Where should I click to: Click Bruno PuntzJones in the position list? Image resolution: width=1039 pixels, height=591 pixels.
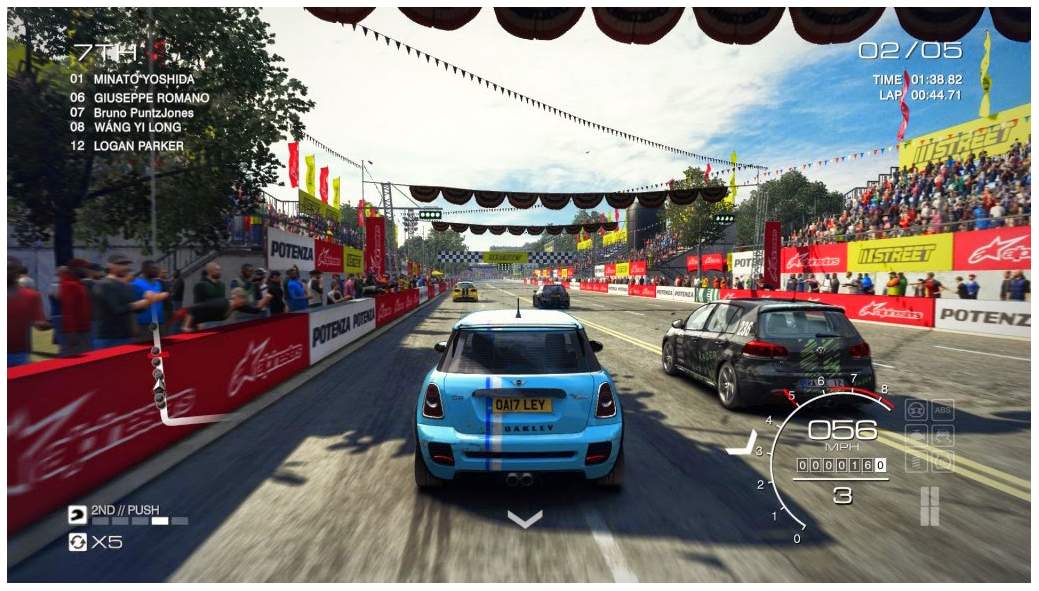click(x=130, y=113)
